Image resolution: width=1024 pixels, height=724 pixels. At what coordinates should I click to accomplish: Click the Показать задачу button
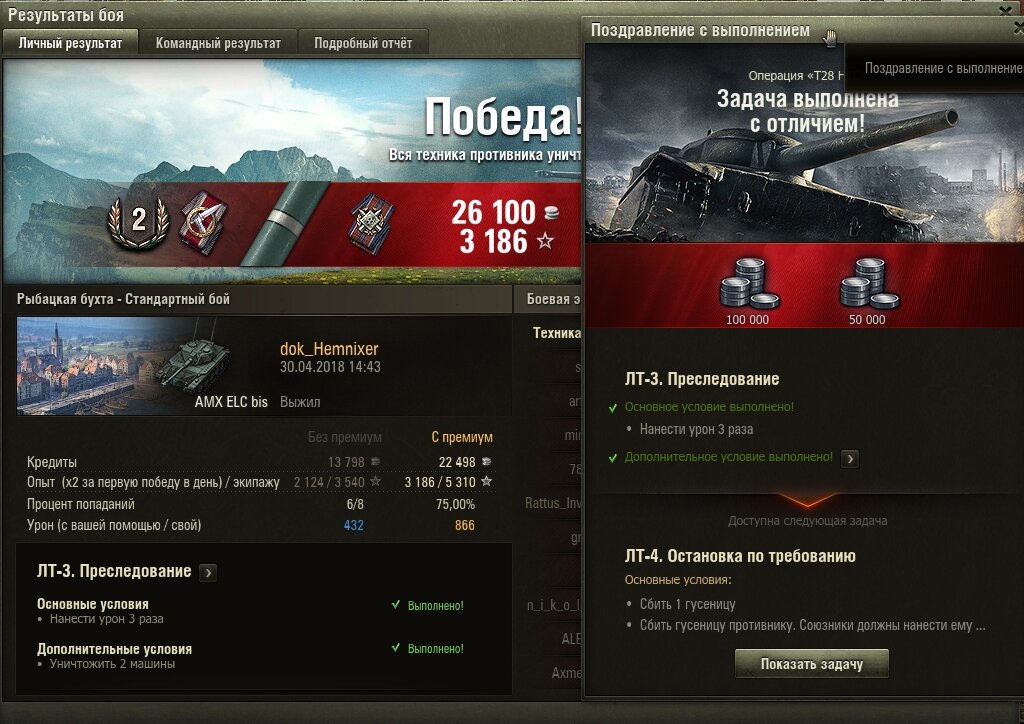(811, 664)
